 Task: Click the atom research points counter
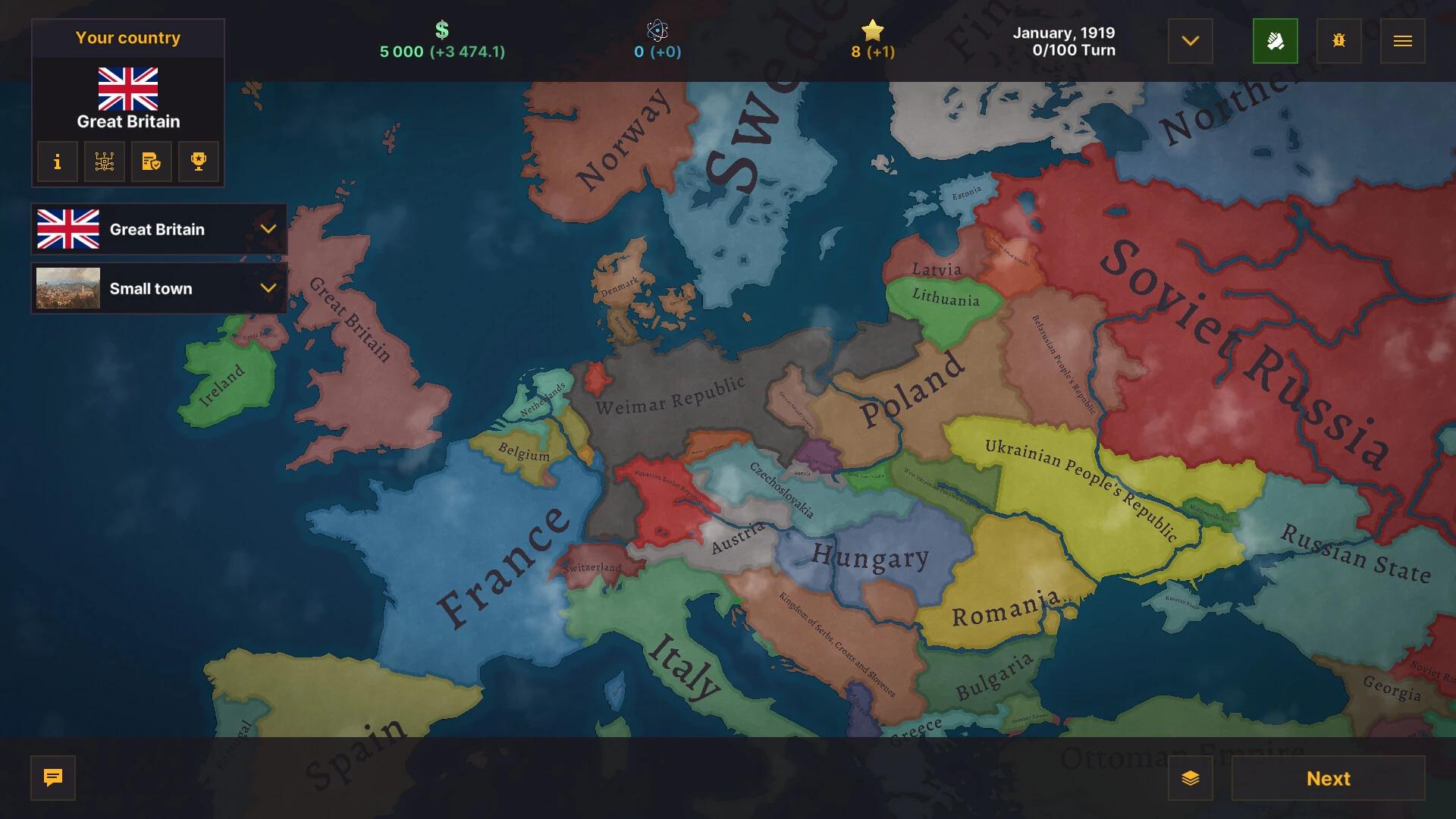point(658,41)
